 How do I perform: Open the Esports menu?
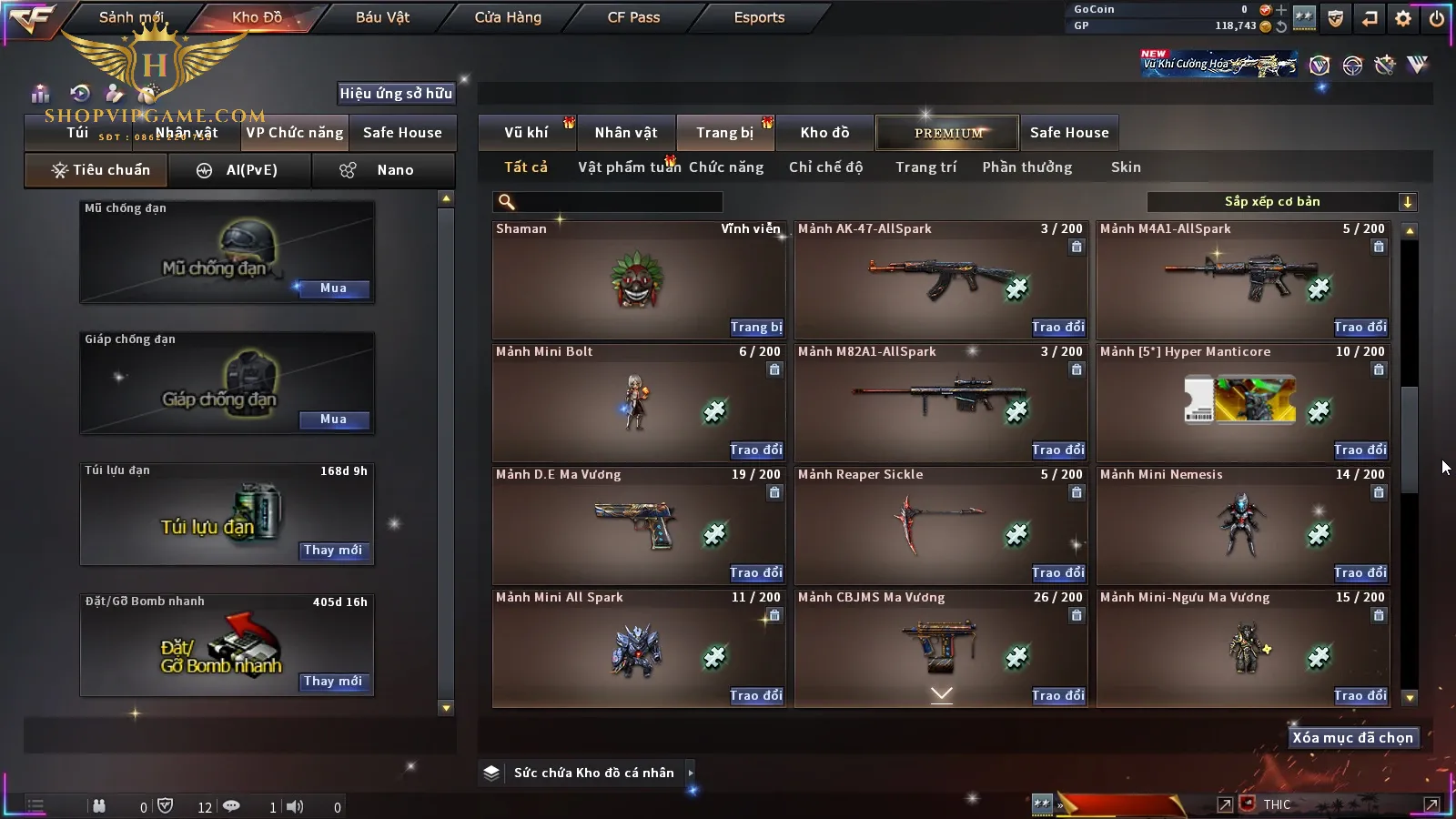759,17
